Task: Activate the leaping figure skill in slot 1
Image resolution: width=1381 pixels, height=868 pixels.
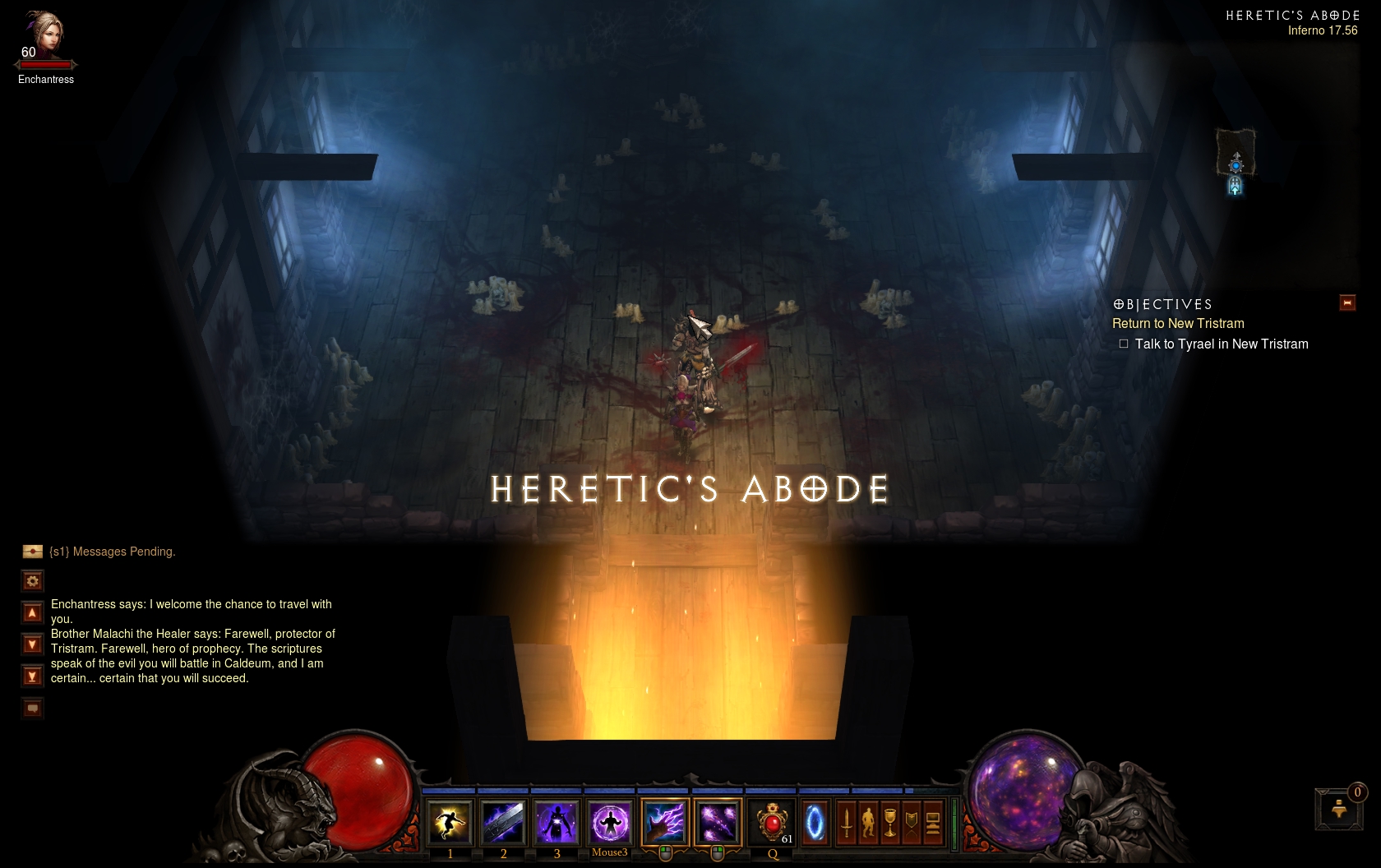Action: click(x=450, y=823)
